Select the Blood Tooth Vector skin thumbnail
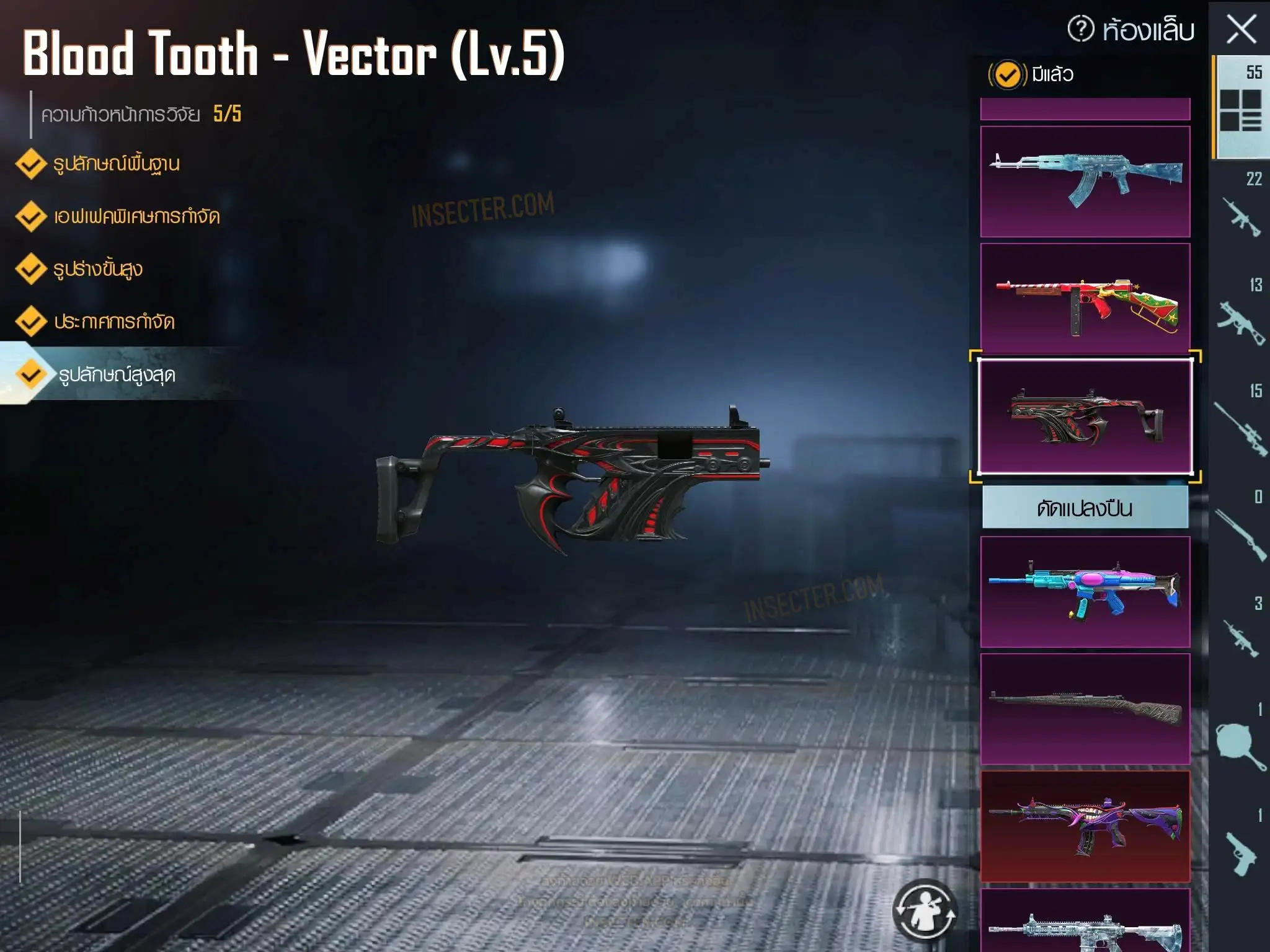Screen dimensions: 1270x952 pyautogui.click(x=1085, y=416)
